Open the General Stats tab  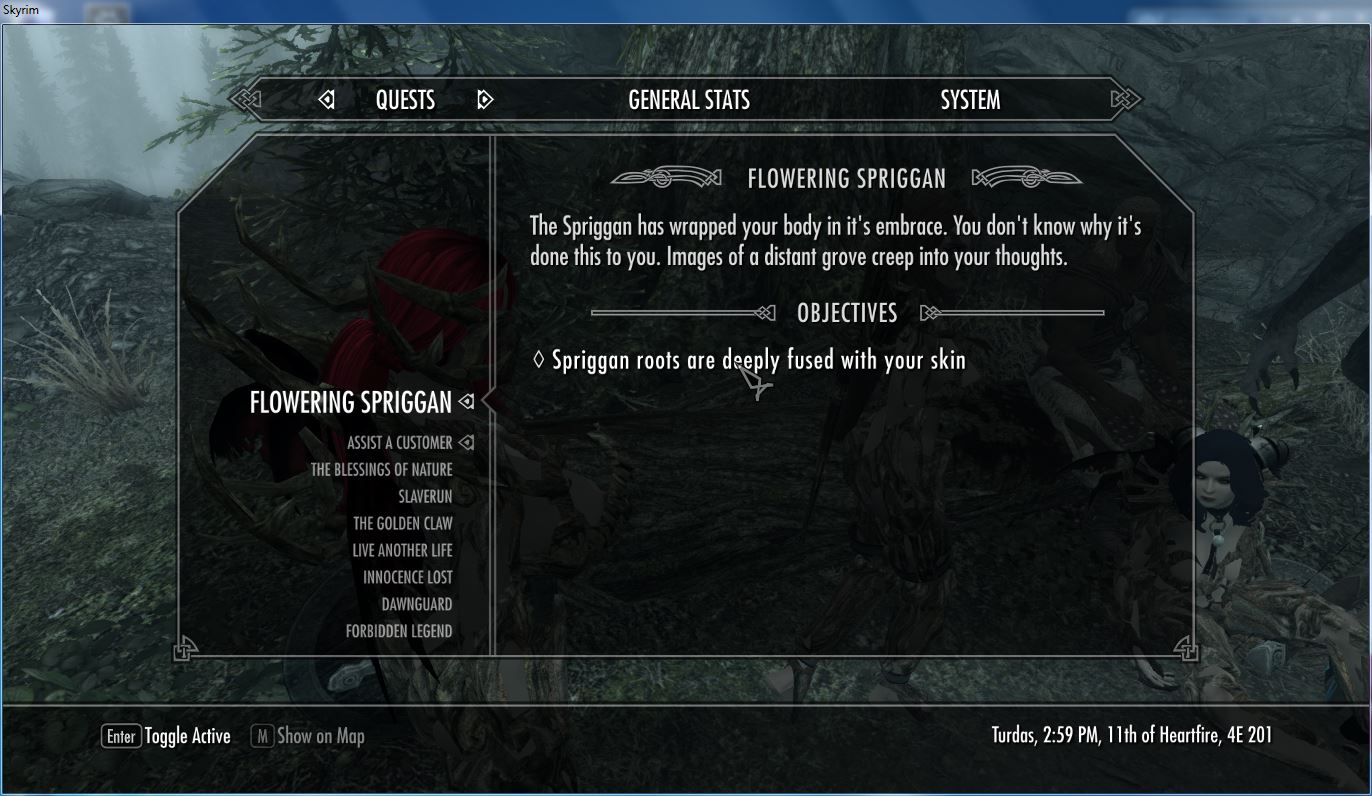[x=689, y=100]
